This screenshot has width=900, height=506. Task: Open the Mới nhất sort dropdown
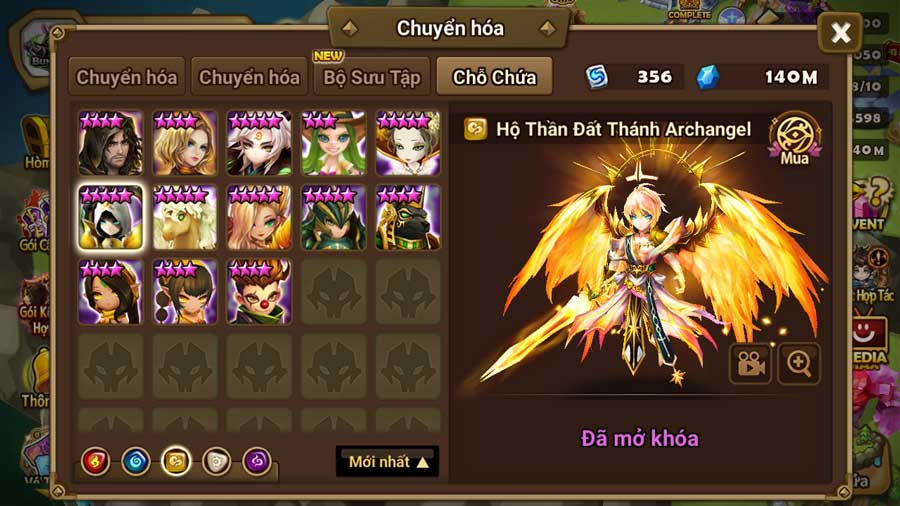(x=388, y=462)
